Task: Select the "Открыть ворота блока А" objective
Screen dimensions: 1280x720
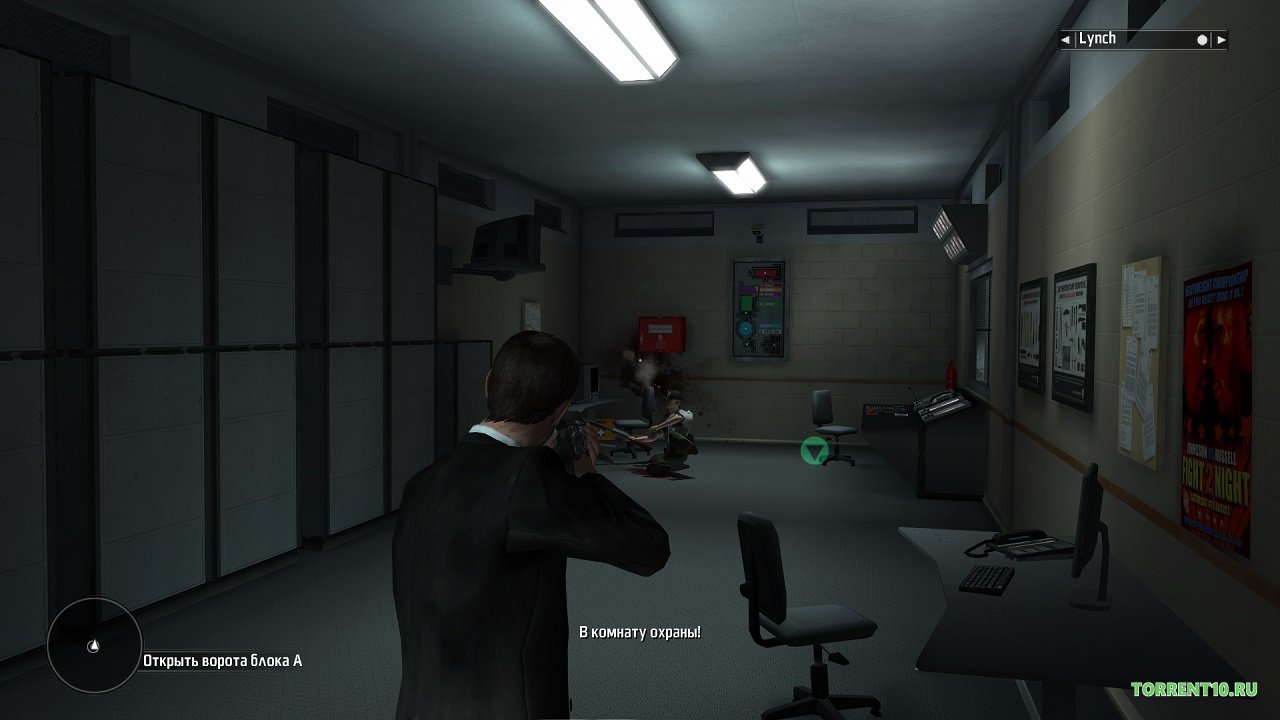Action: click(x=222, y=660)
